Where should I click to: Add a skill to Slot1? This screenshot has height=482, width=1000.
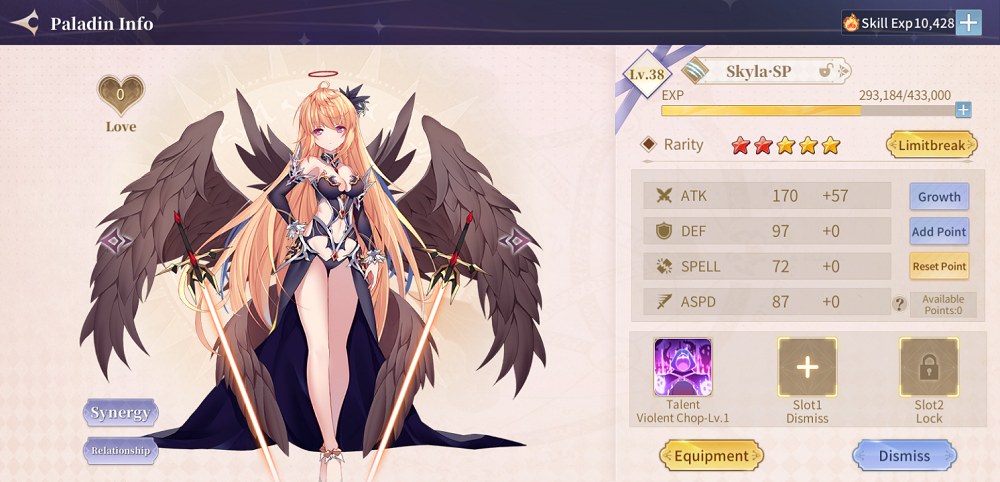pyautogui.click(x=807, y=367)
